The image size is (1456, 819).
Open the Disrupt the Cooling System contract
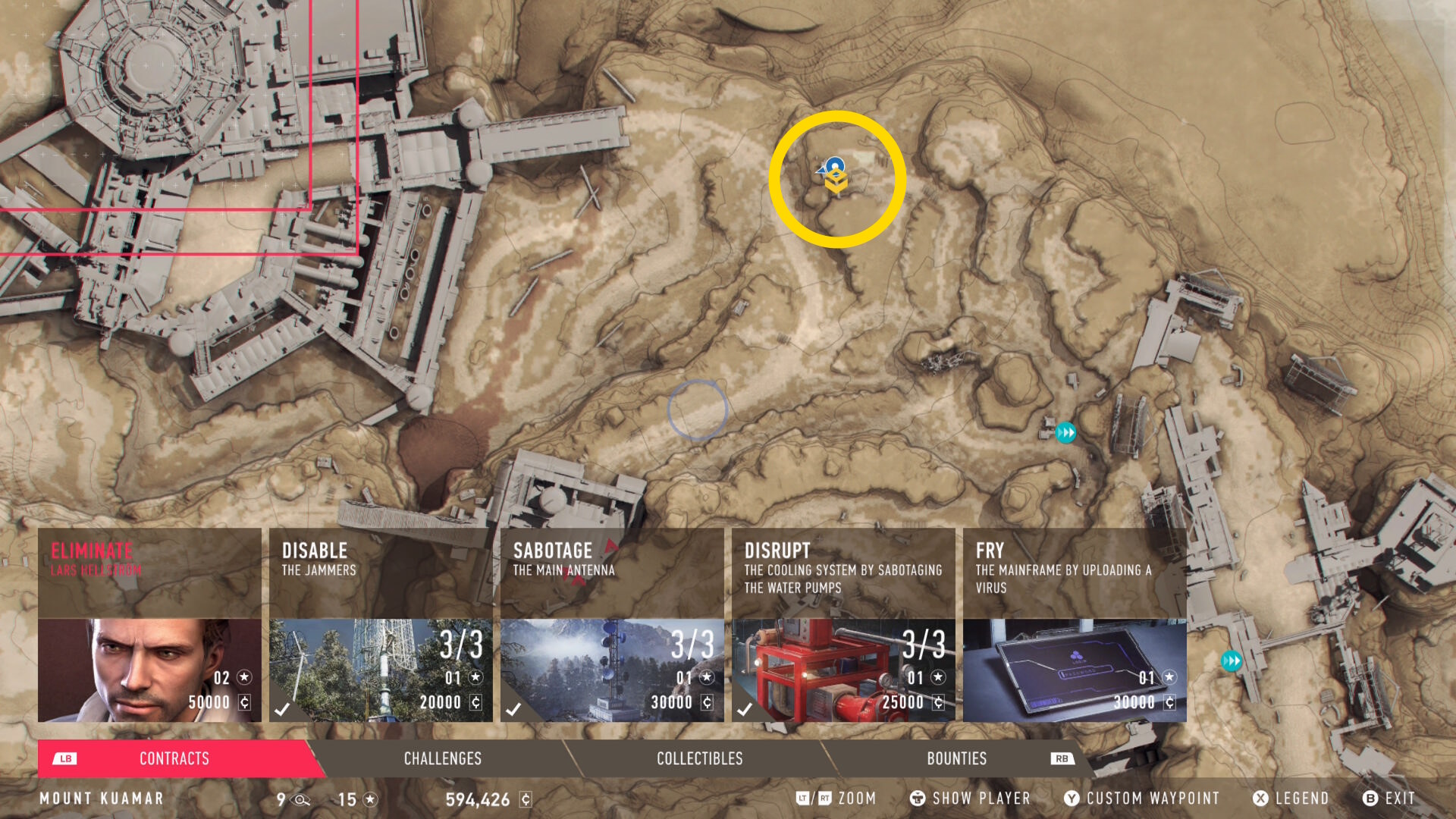point(843,625)
